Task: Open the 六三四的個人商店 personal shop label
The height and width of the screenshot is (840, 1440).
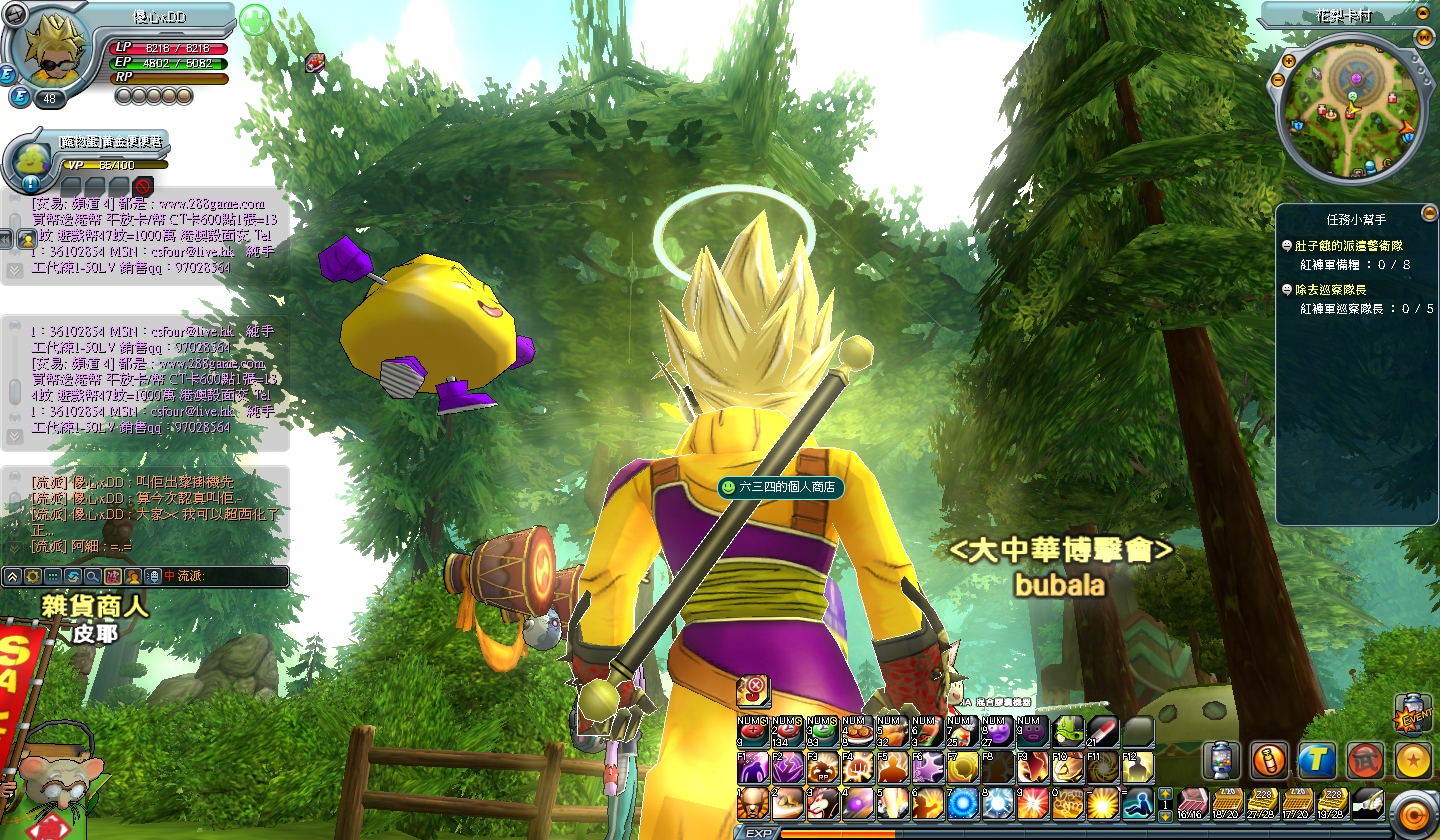Action: tap(781, 488)
